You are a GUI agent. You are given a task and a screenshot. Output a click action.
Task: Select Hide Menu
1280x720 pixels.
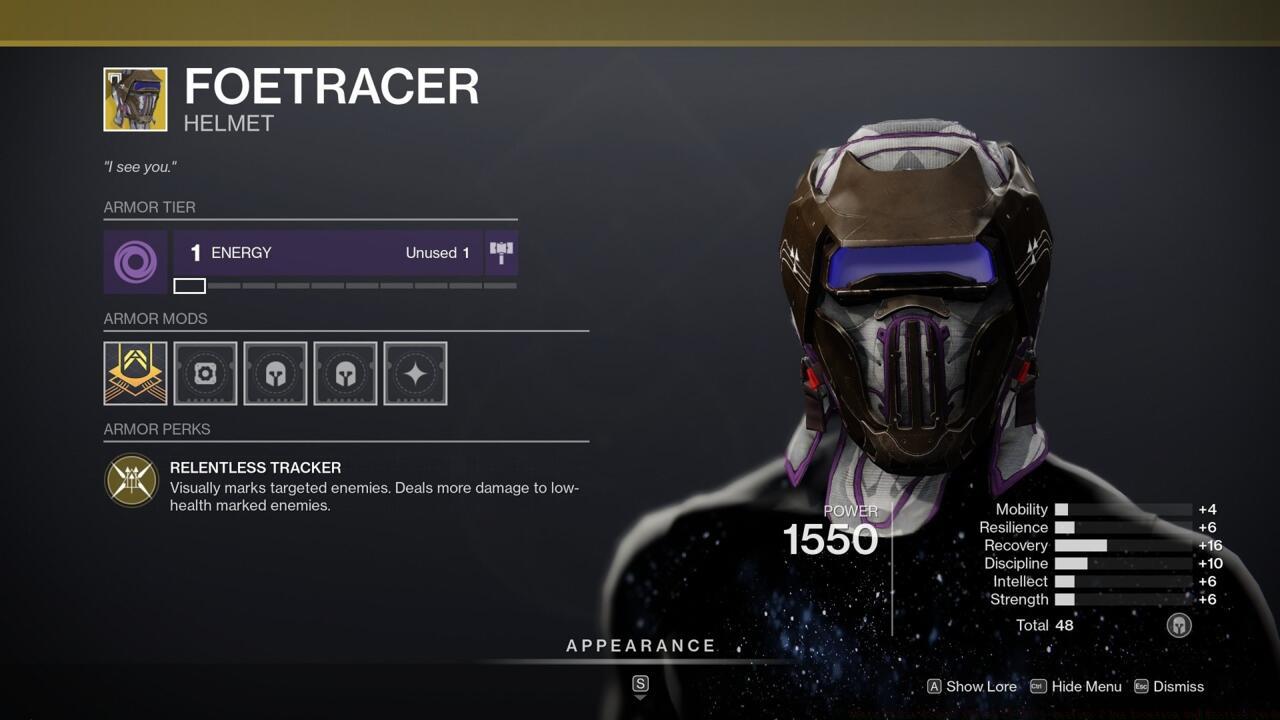(1087, 687)
